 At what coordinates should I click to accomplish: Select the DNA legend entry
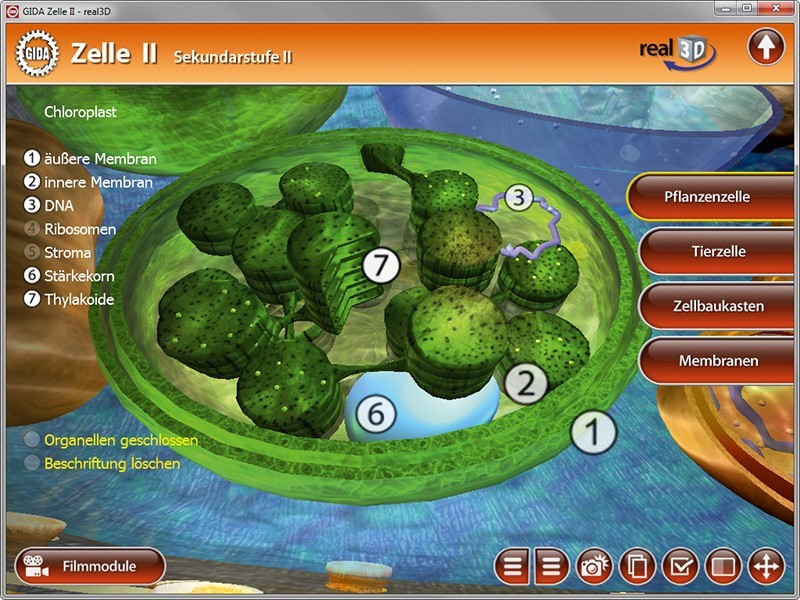click(59, 206)
